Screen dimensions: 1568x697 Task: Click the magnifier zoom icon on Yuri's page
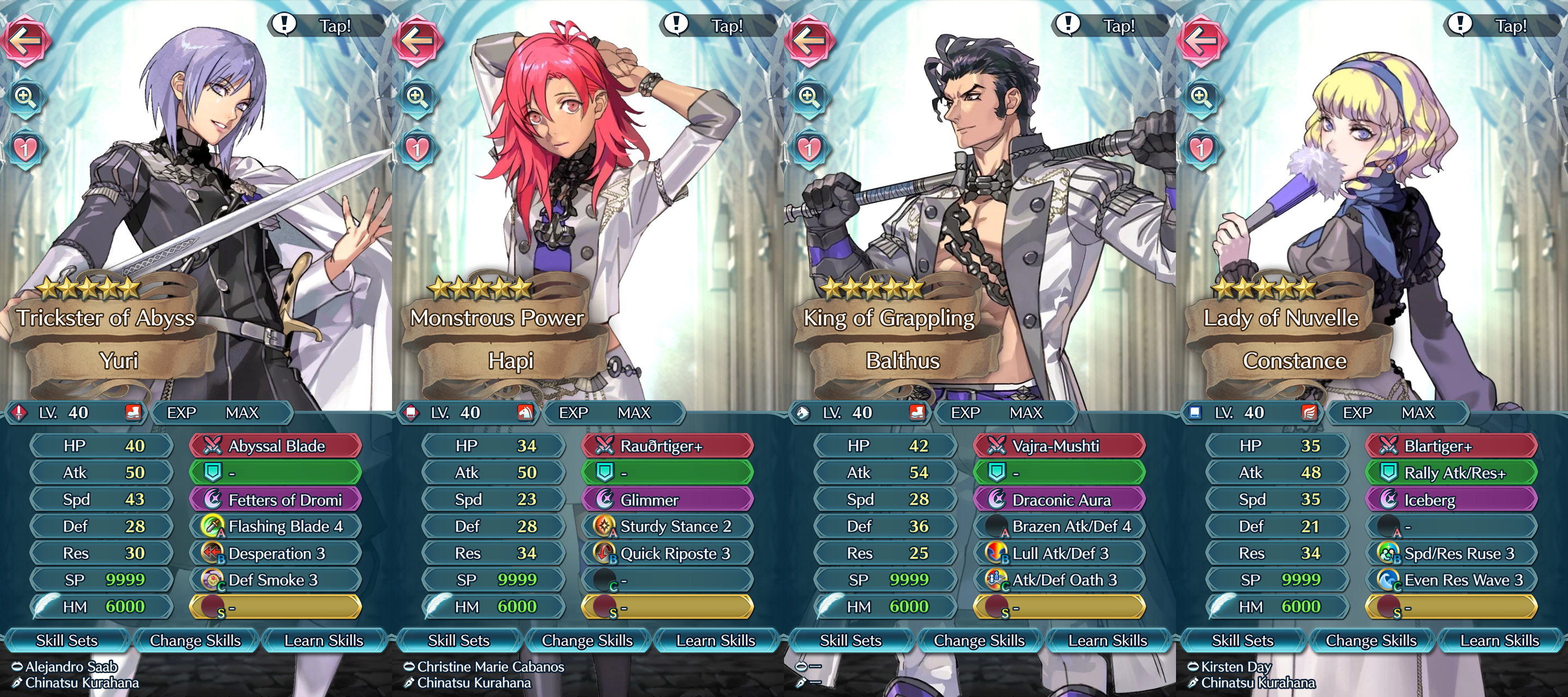pyautogui.click(x=24, y=97)
